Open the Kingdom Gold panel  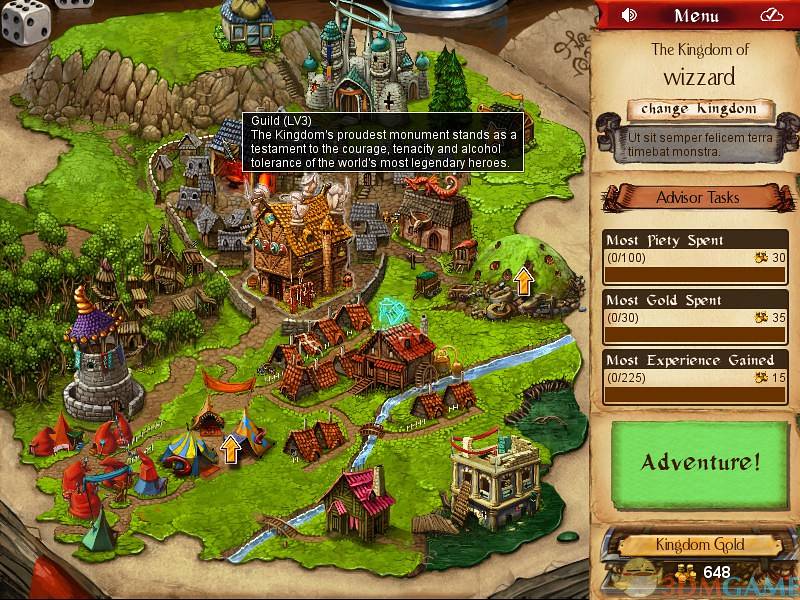(x=700, y=546)
